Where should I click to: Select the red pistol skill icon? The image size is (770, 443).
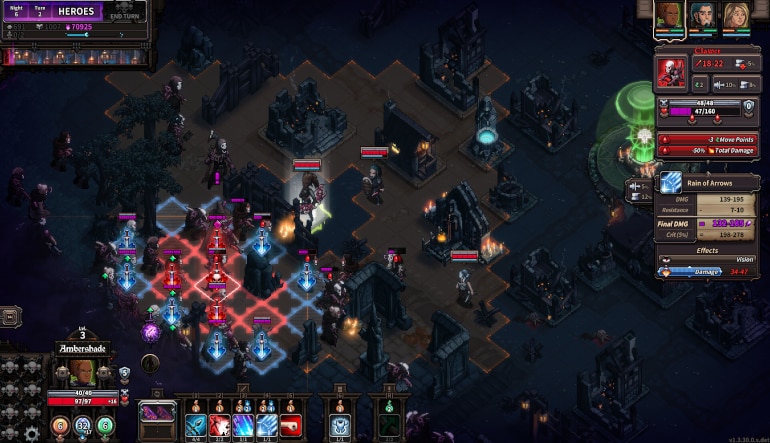click(x=291, y=424)
